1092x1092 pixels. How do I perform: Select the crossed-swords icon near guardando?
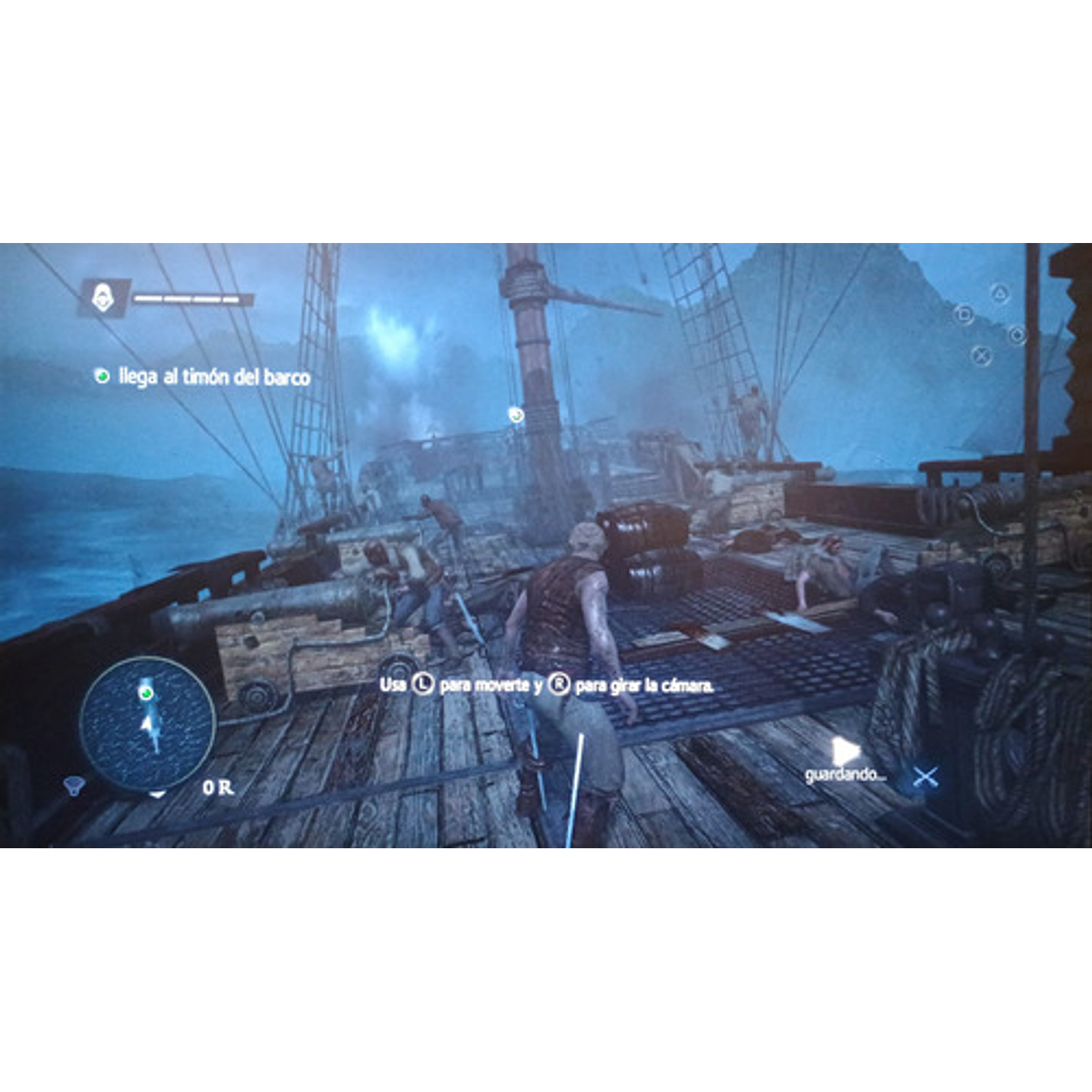point(926,777)
